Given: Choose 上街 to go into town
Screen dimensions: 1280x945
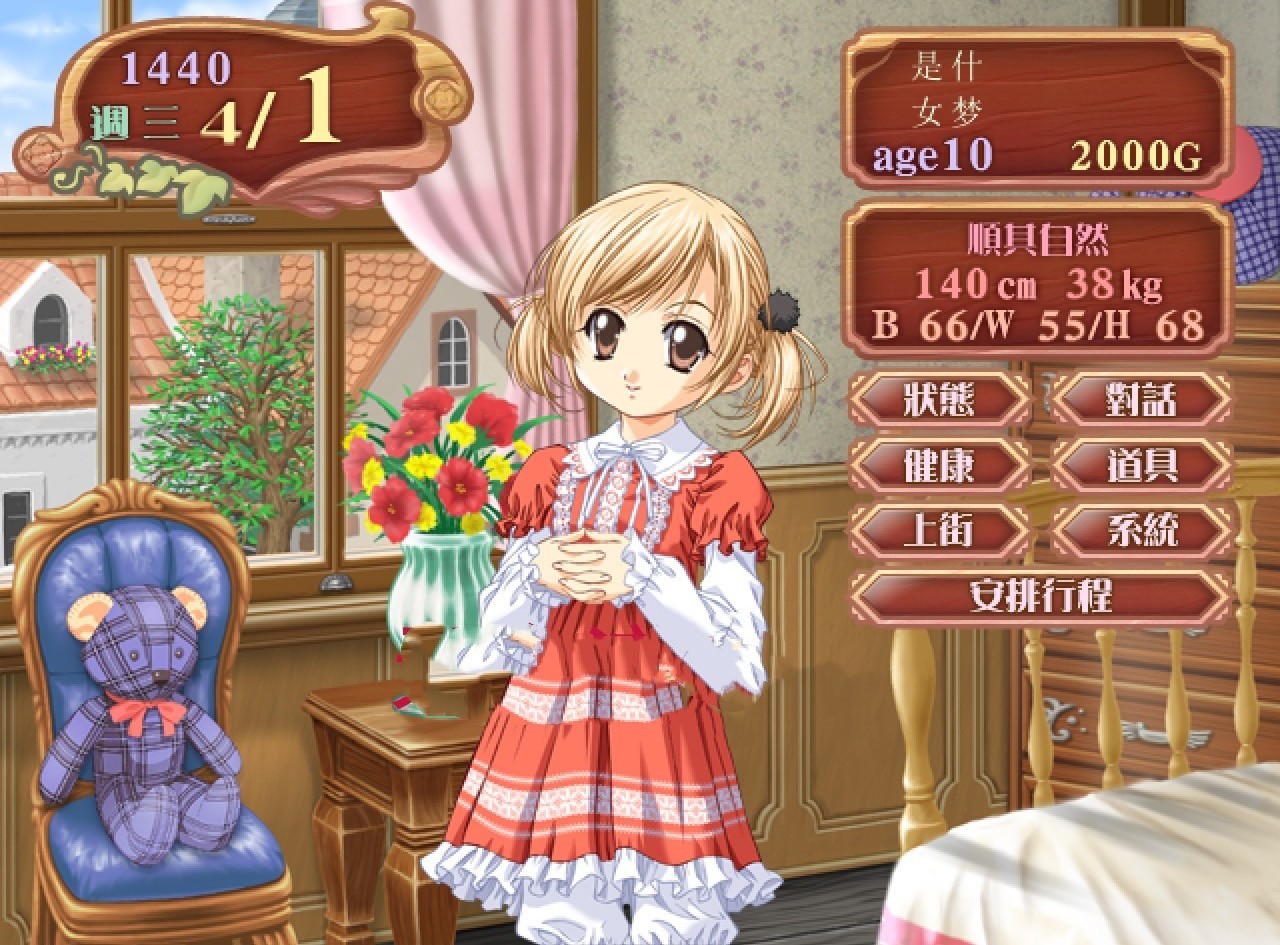Looking at the screenshot, I should click(938, 530).
